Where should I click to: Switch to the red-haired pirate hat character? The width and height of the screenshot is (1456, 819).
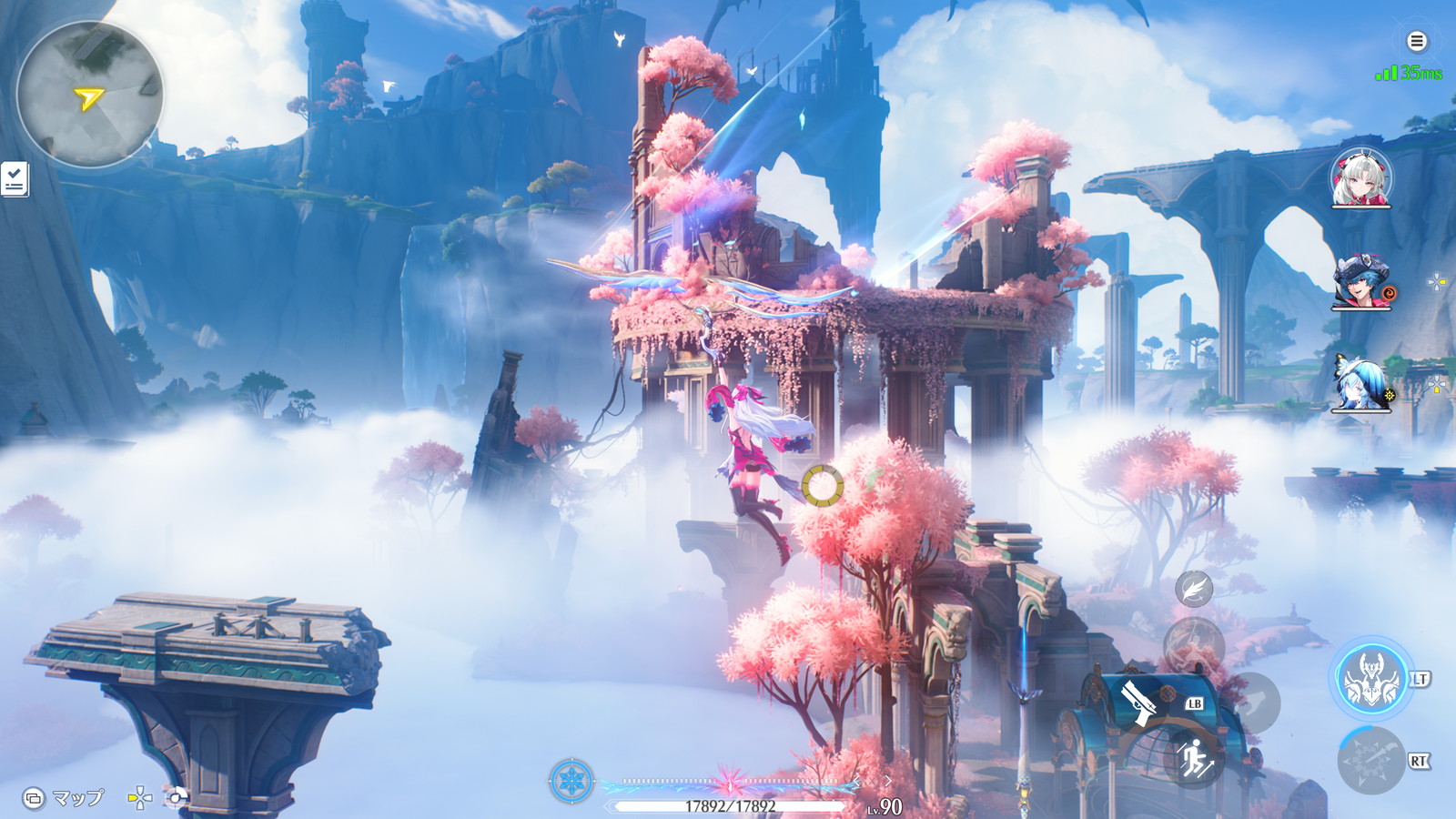[x=1361, y=282]
